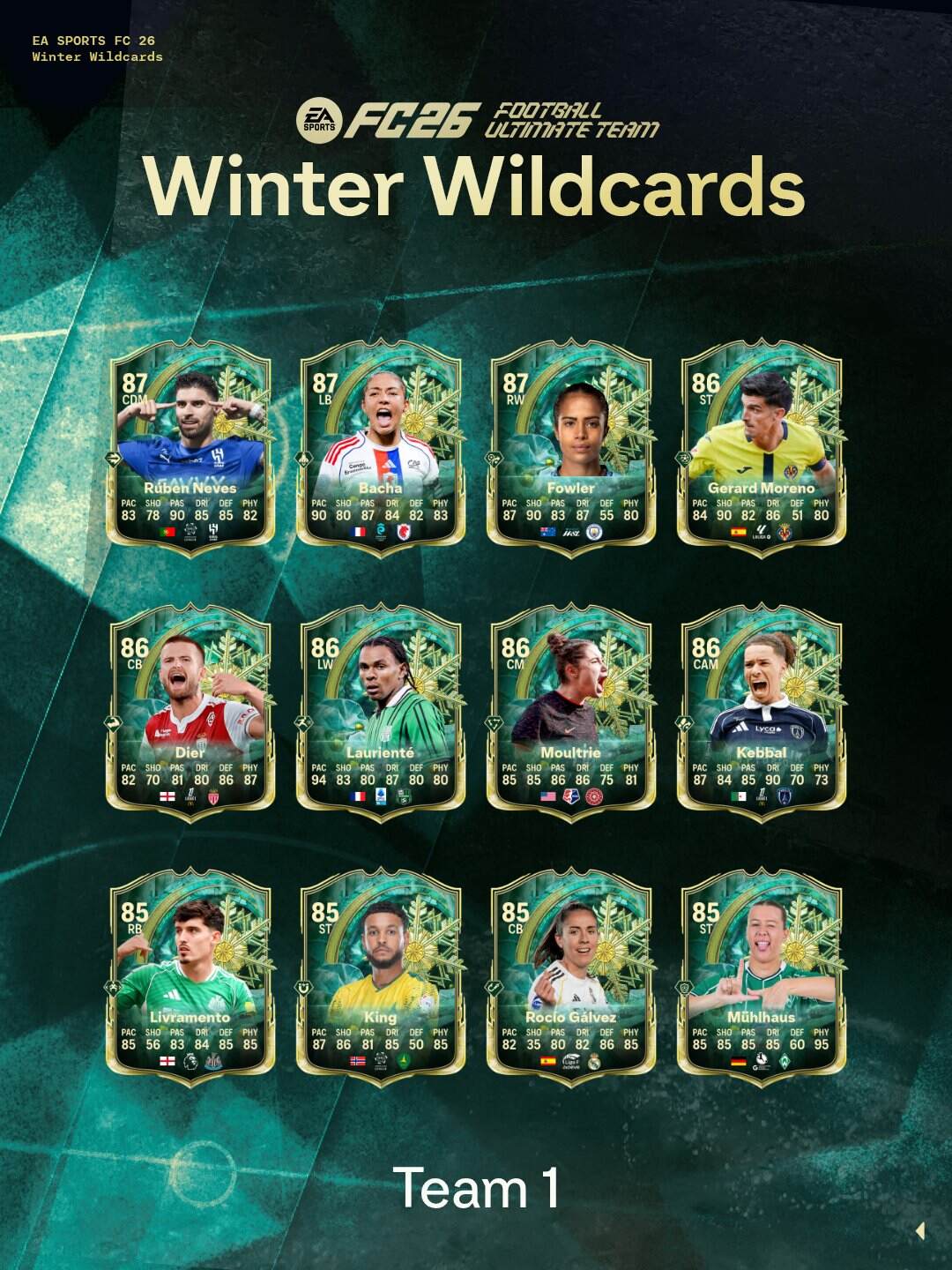Select the Laurienté 86 LW card
This screenshot has height=1270, width=952.
pyautogui.click(x=381, y=714)
